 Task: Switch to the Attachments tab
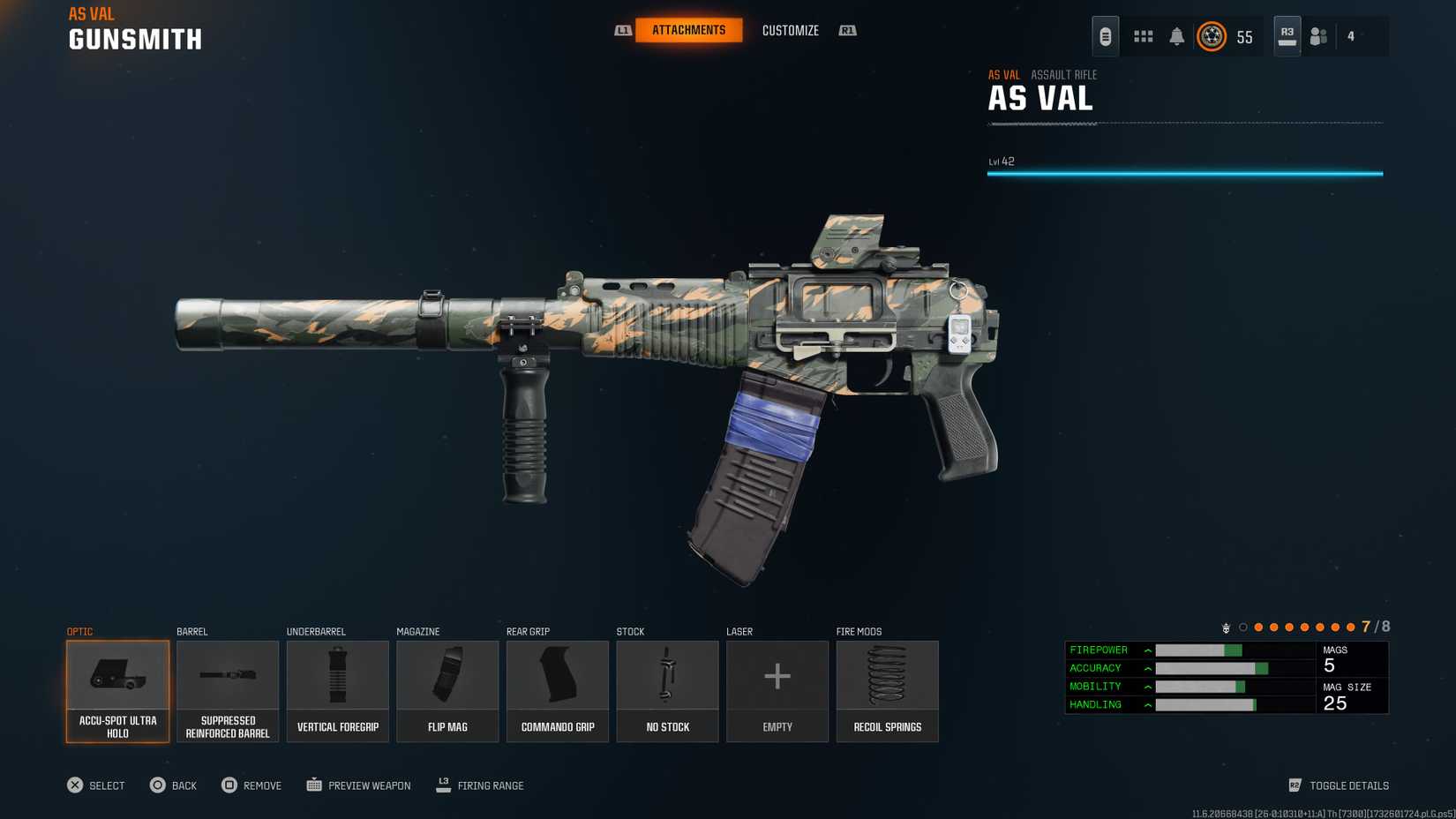click(x=689, y=29)
